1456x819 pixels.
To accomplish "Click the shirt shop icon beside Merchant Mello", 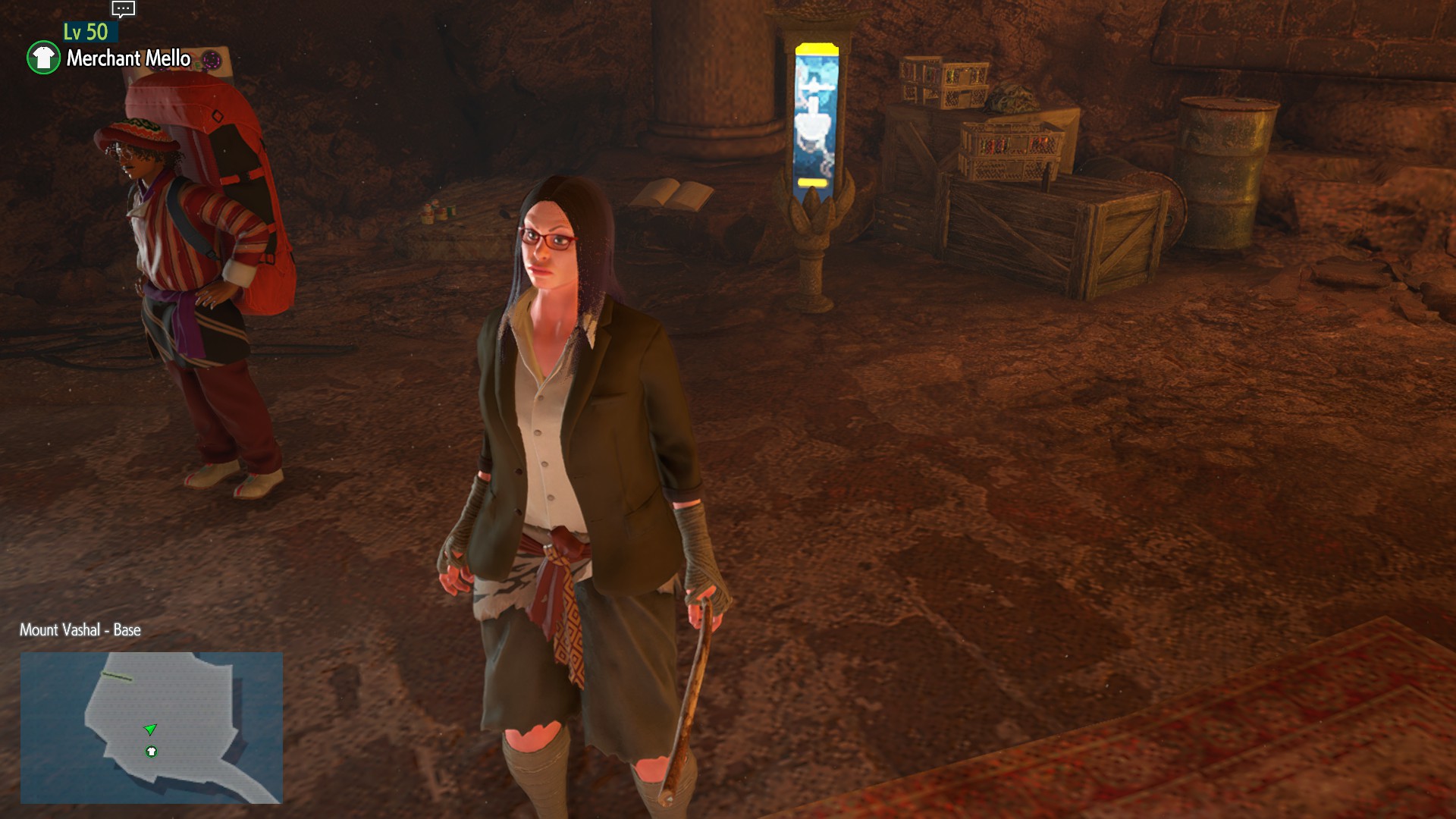I will click(x=43, y=58).
